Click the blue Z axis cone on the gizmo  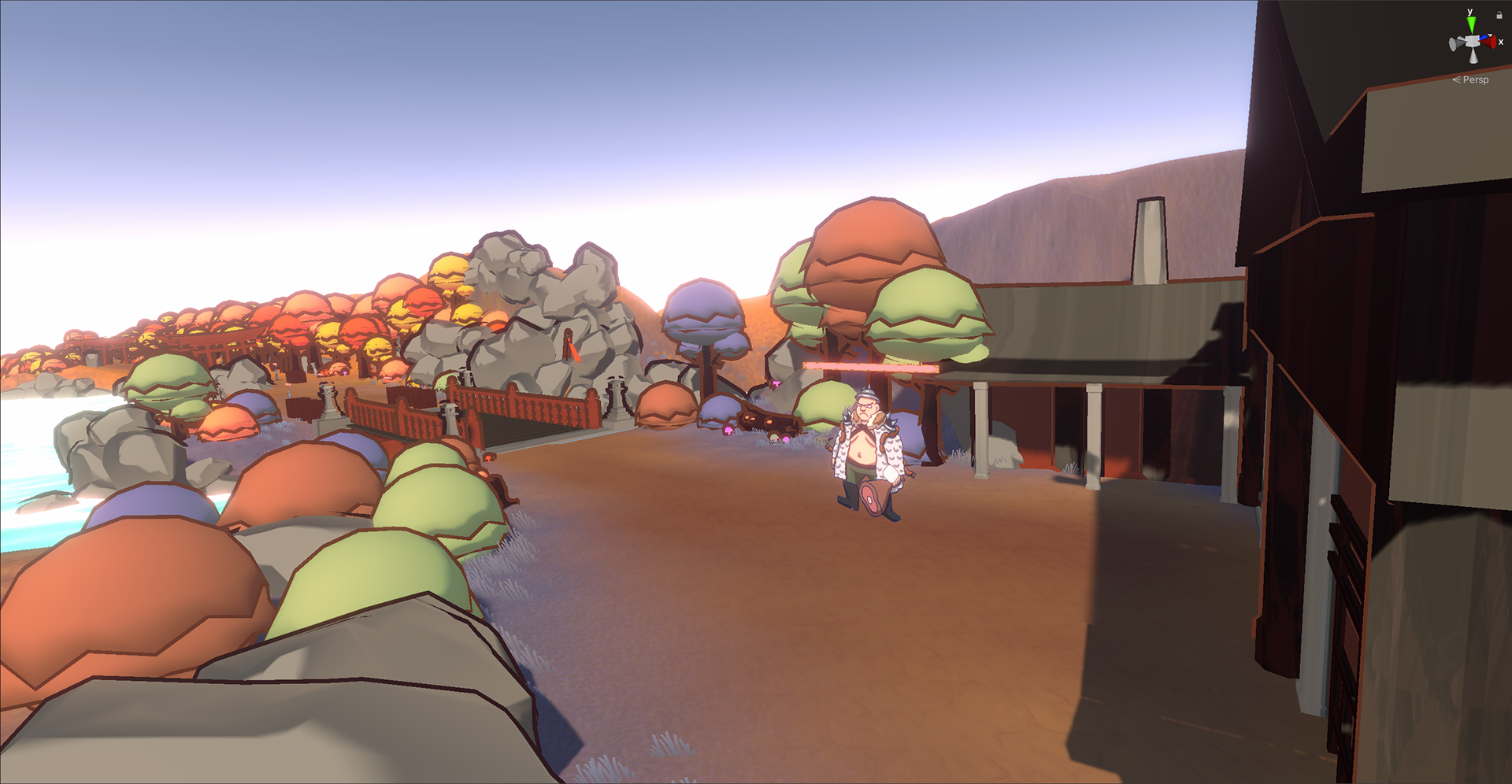click(1484, 37)
